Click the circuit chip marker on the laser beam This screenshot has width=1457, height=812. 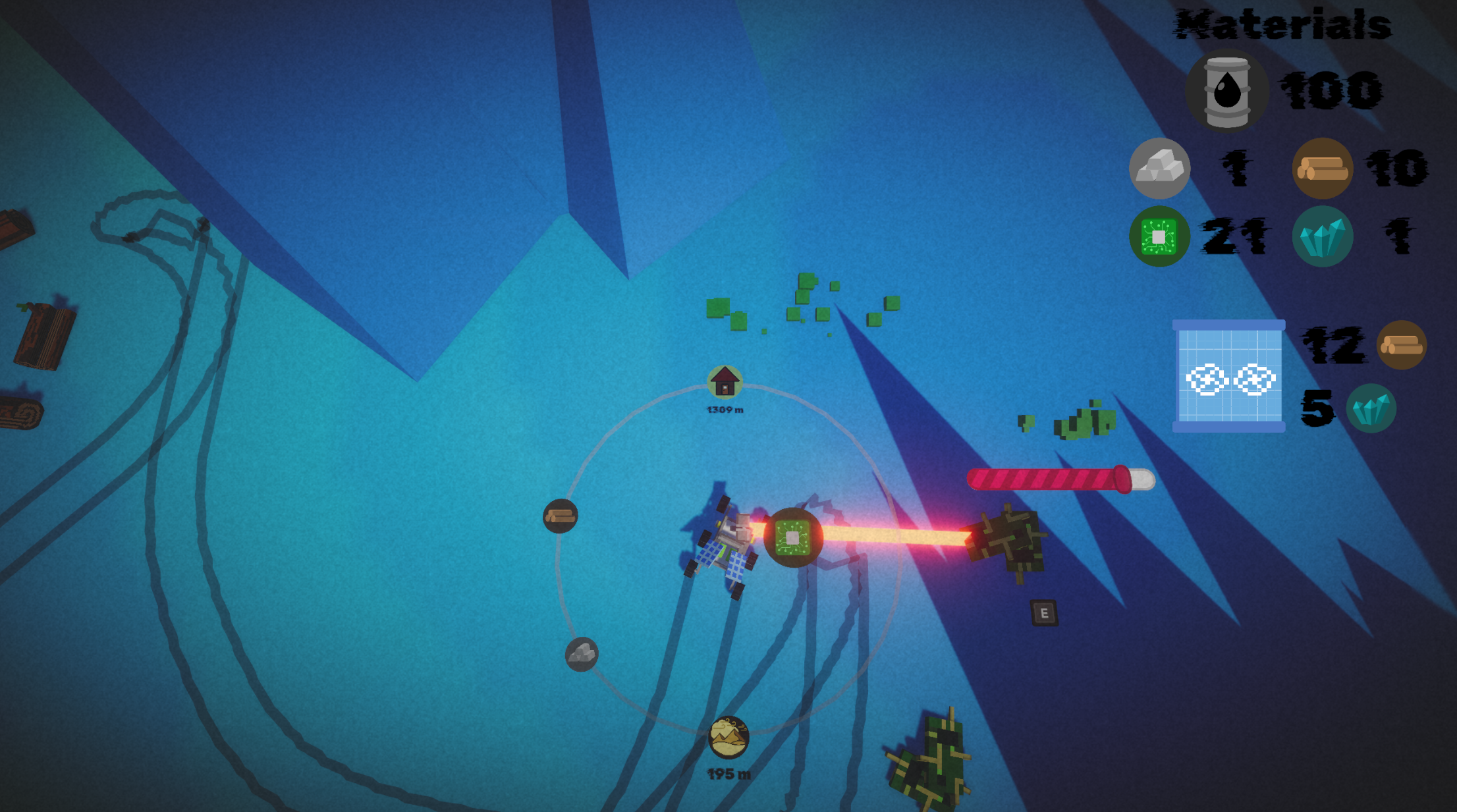tap(793, 537)
